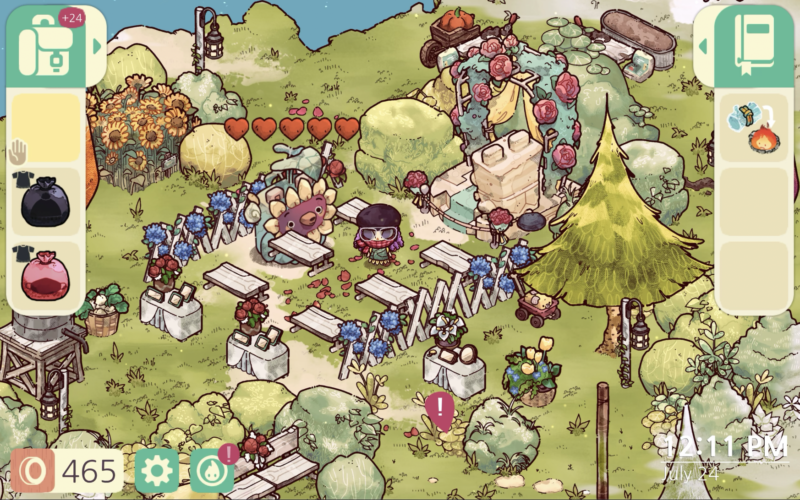800x500 pixels.
Task: Expand the journal panel arrow
Action: point(703,46)
